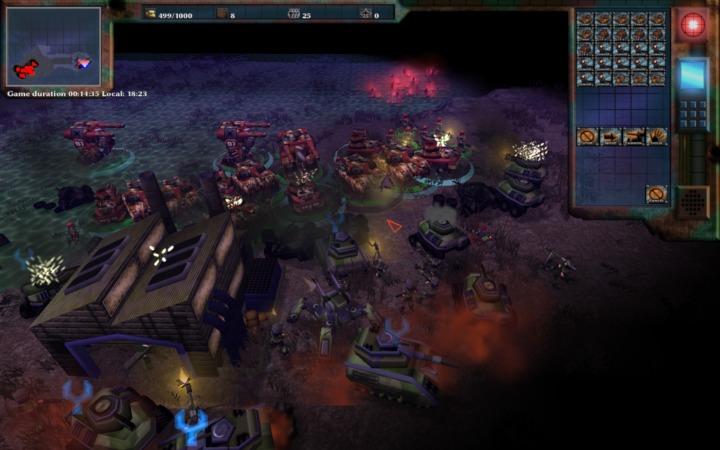
Task: Click the minimap in the corner
Action: 53,46
